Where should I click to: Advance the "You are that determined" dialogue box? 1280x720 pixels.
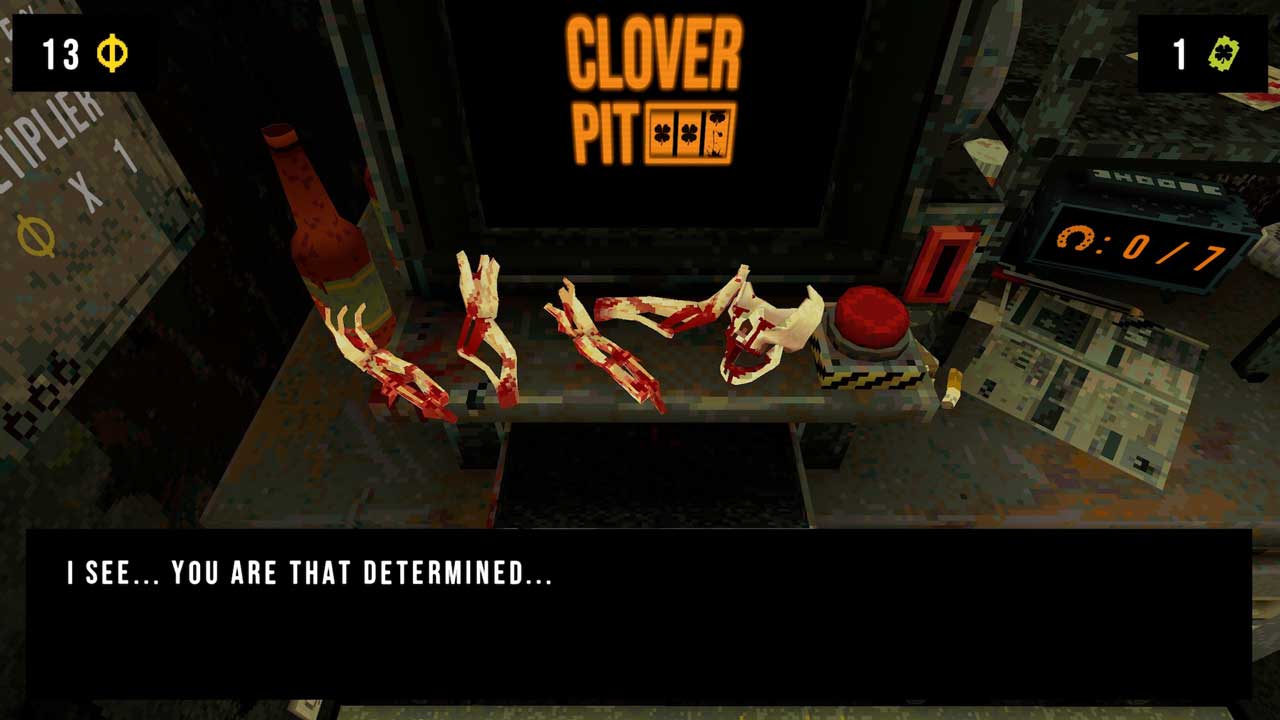638,614
